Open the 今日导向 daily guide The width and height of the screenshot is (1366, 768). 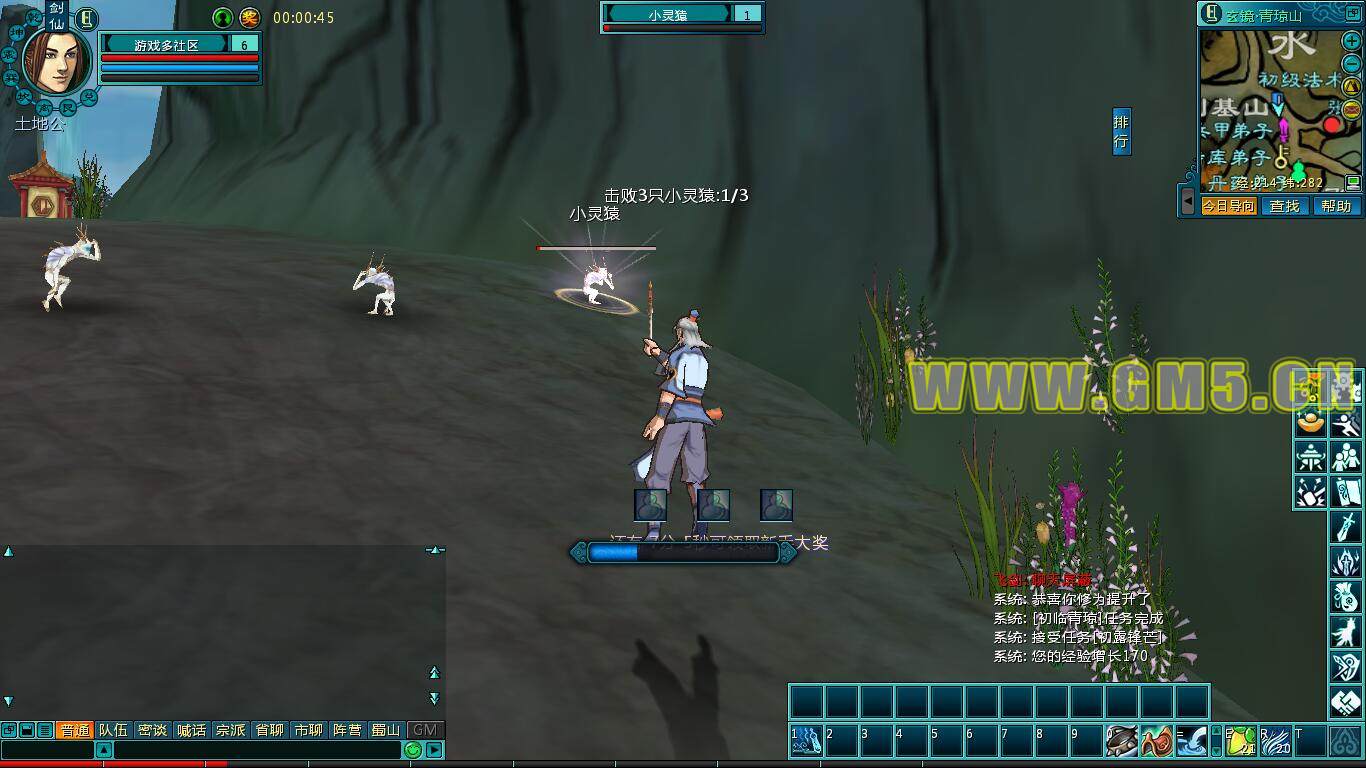pos(1229,206)
